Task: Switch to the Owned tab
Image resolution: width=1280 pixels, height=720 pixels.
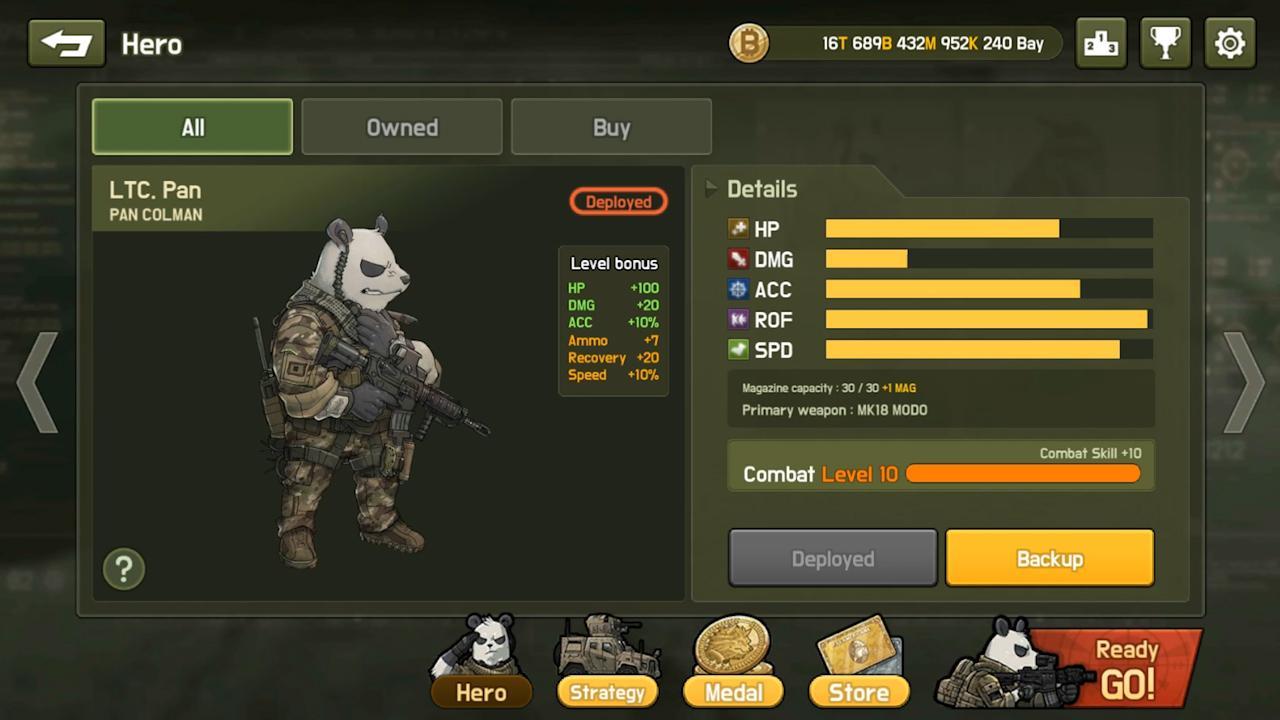Action: point(402,127)
